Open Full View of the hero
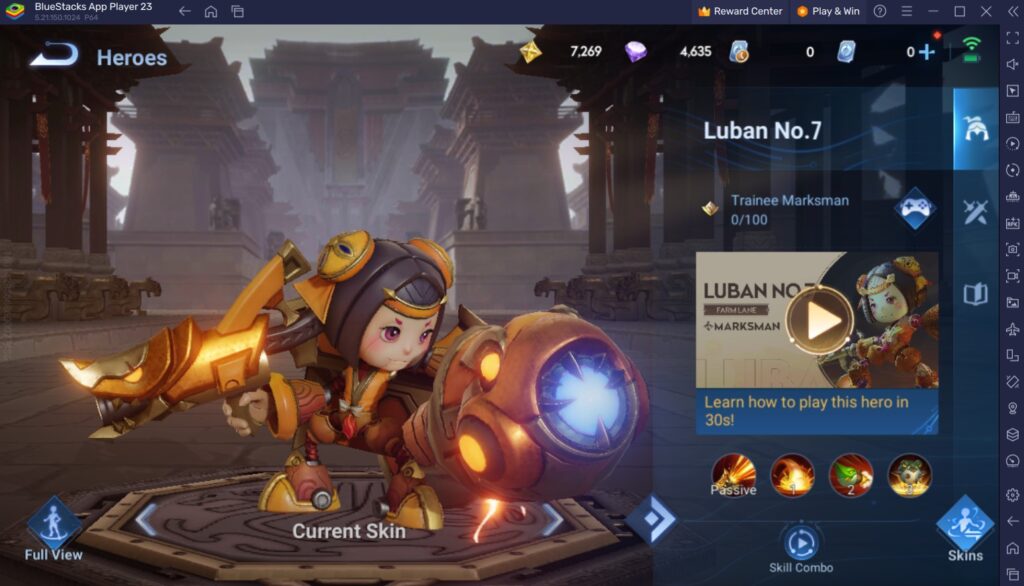Viewport: 1024px width, 586px height. 53,527
